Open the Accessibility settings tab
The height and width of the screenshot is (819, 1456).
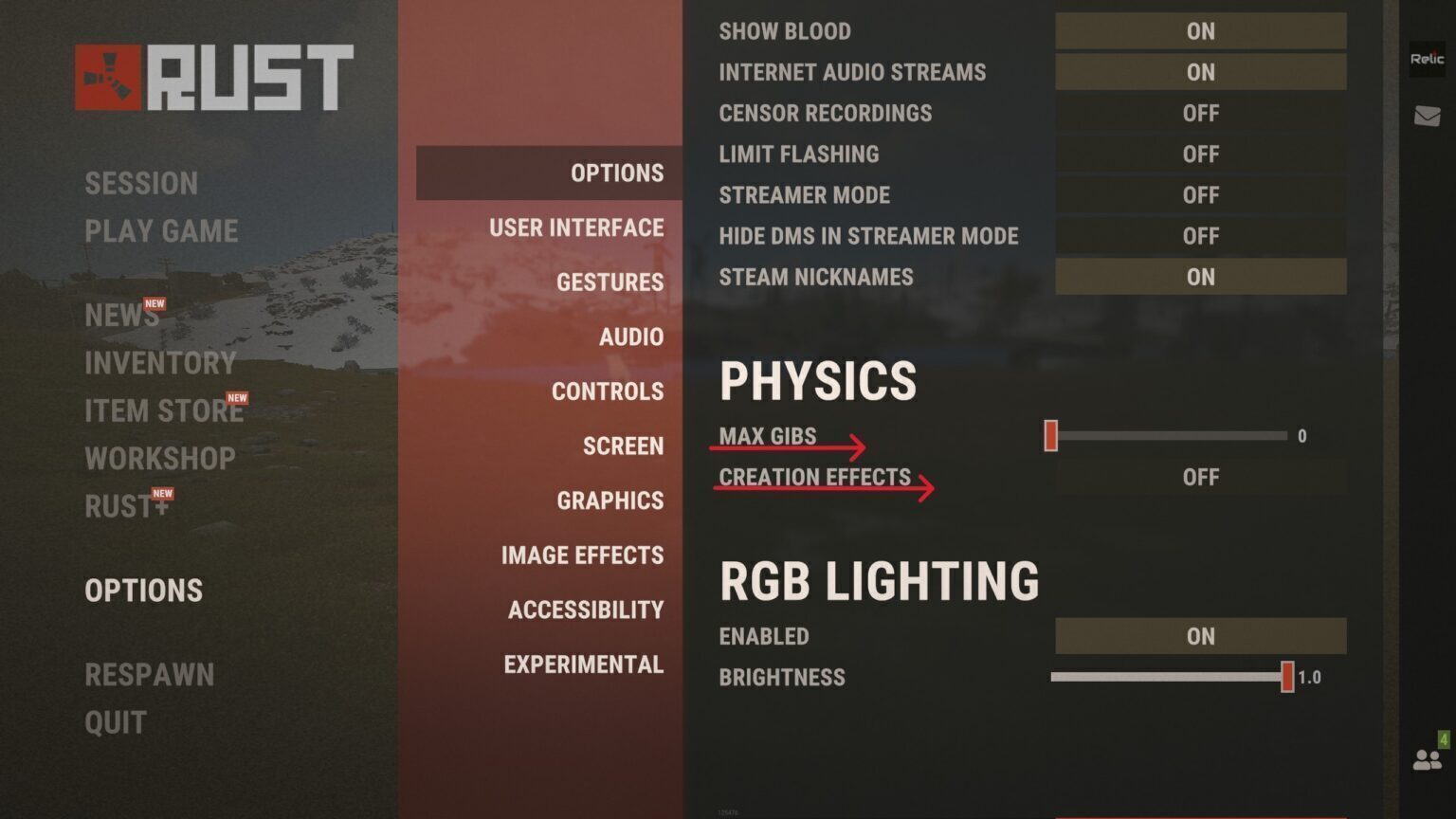coord(586,610)
